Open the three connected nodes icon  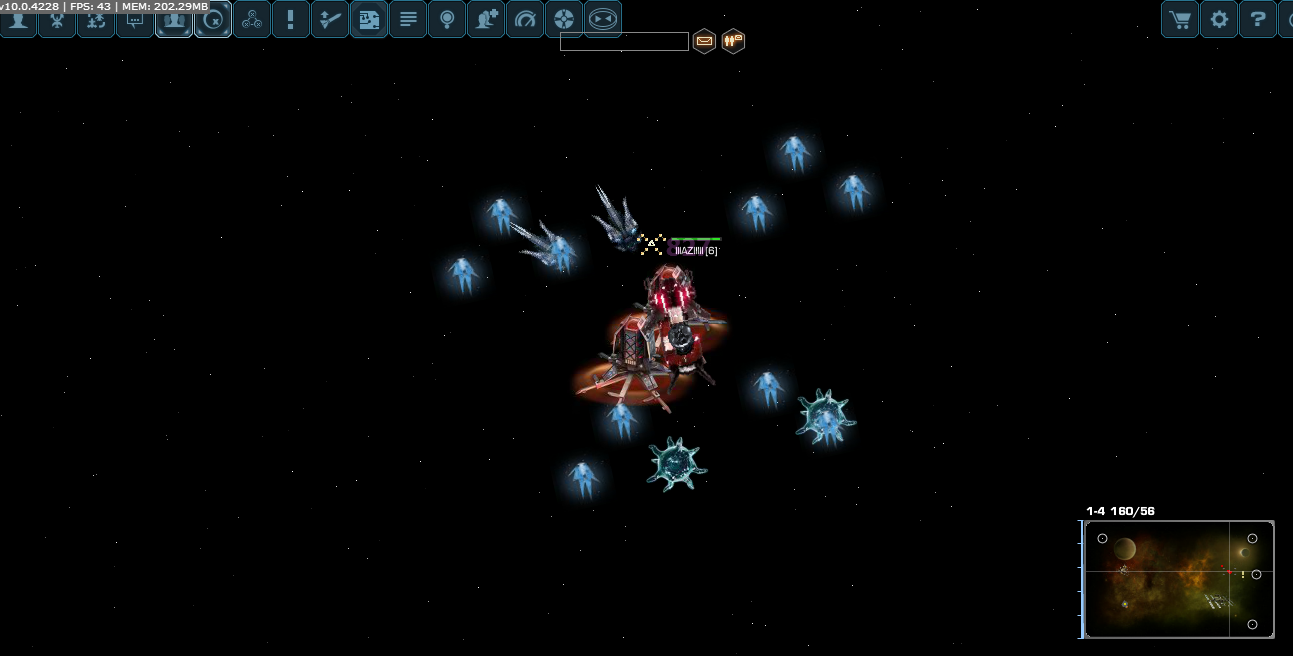pos(252,19)
